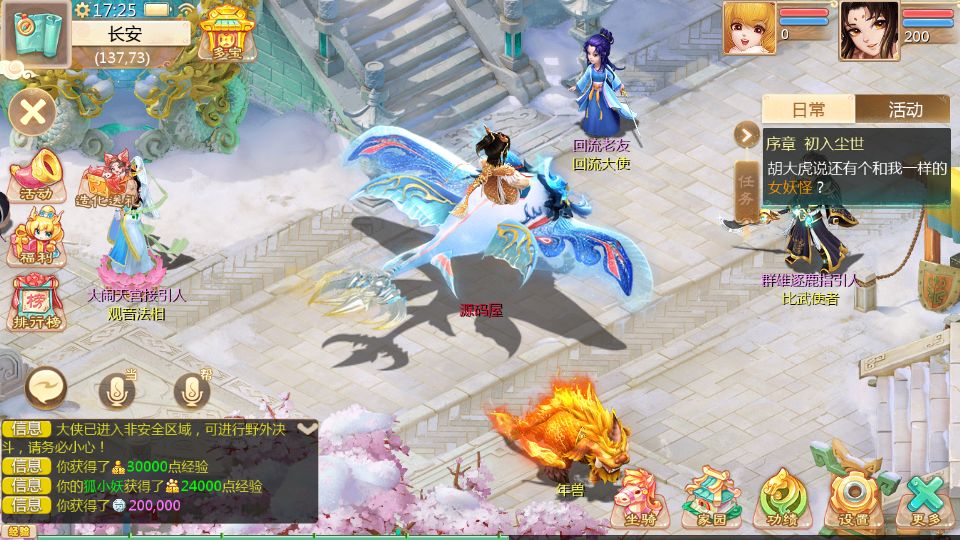Collapse the quest panel with the arrow

point(746,134)
